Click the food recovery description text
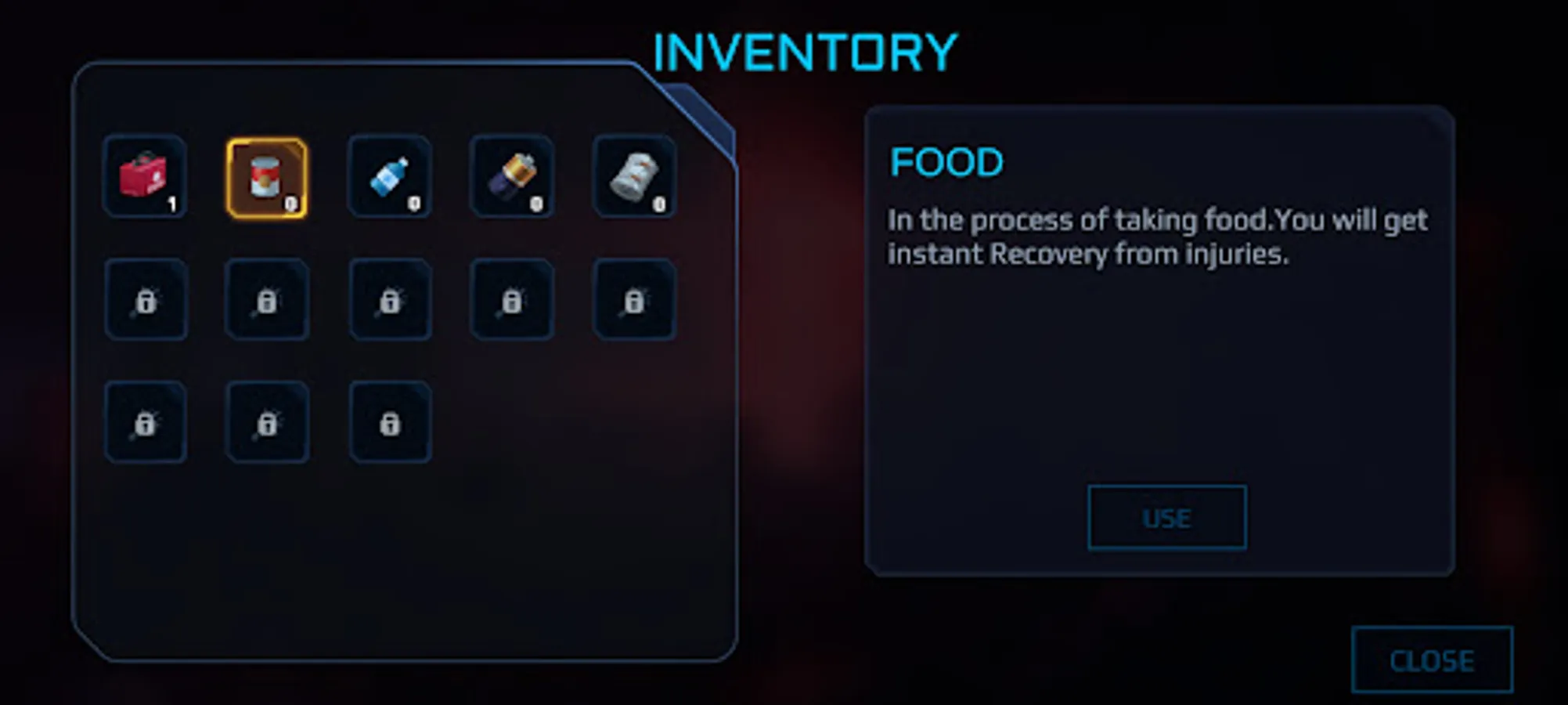Viewport: 1568px width, 705px height. (1159, 237)
